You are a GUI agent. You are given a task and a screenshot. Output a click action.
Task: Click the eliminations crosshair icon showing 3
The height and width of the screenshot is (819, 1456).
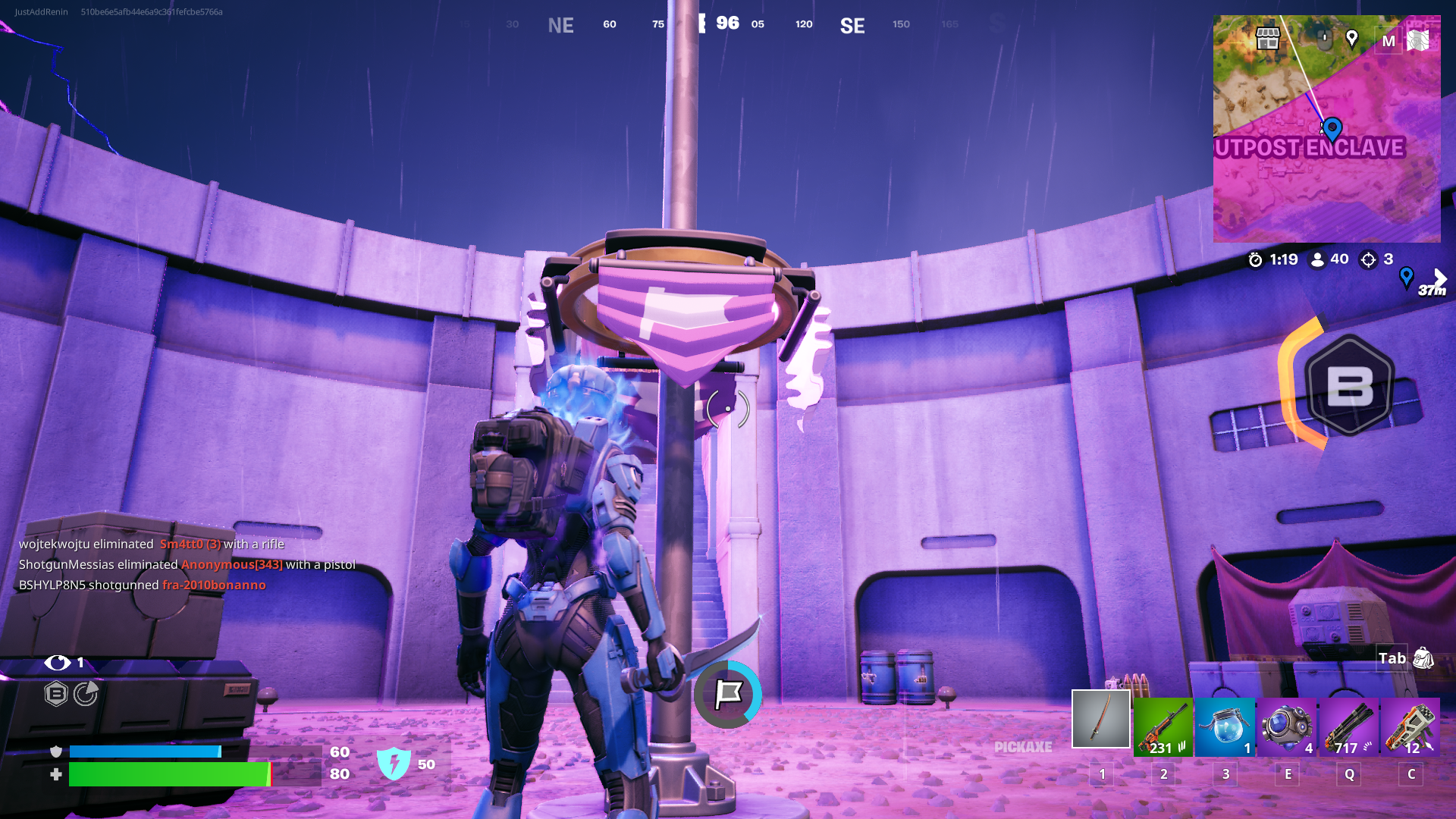[1367, 259]
